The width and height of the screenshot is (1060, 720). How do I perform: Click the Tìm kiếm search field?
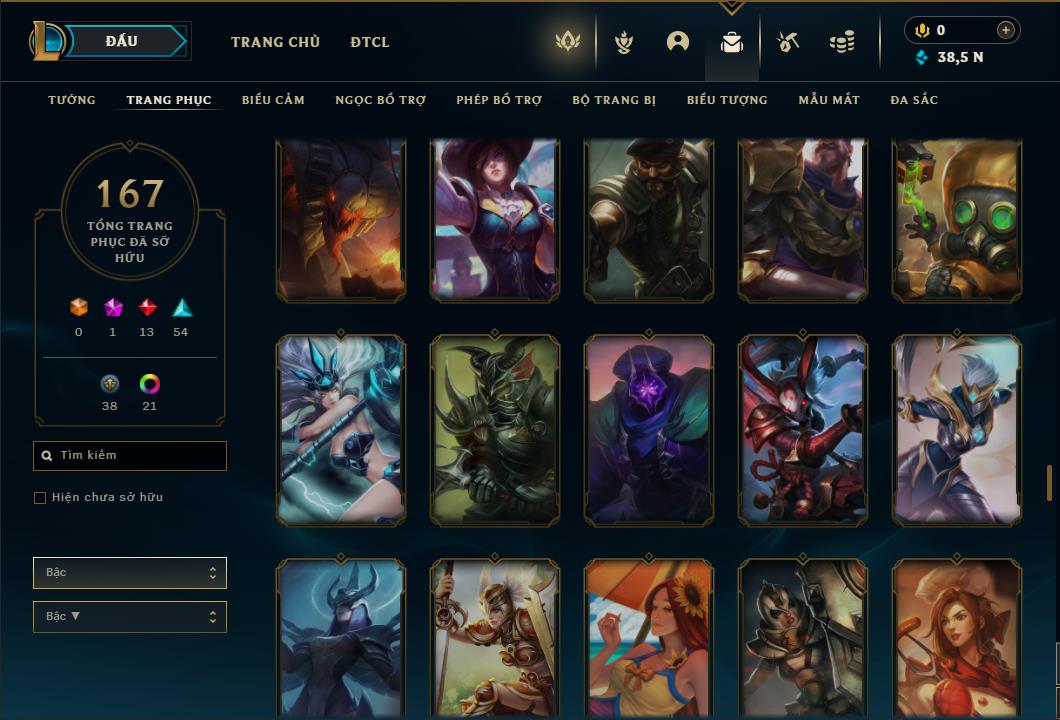tap(130, 456)
